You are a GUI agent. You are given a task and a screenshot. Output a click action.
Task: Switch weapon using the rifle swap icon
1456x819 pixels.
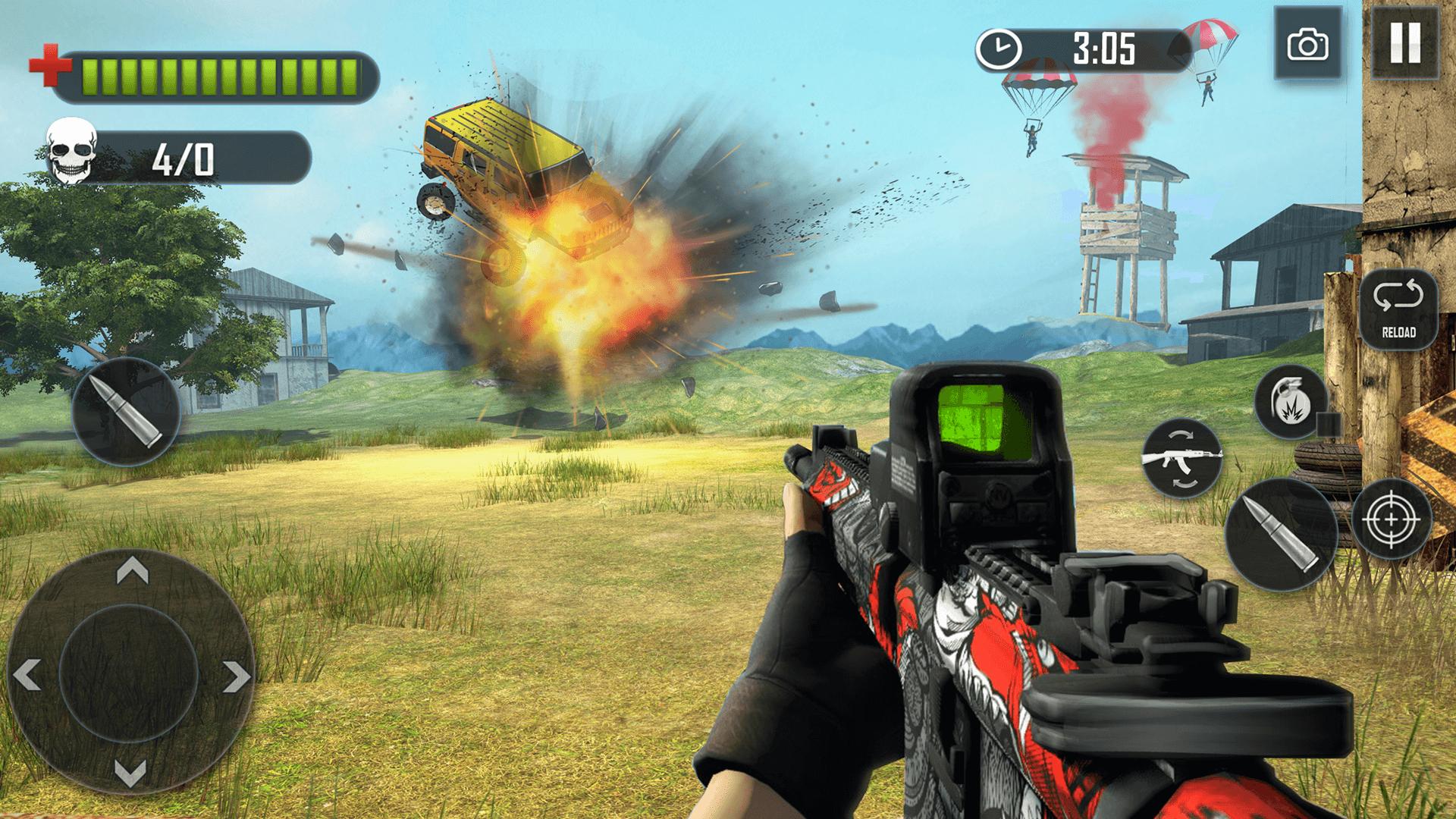1181,457
